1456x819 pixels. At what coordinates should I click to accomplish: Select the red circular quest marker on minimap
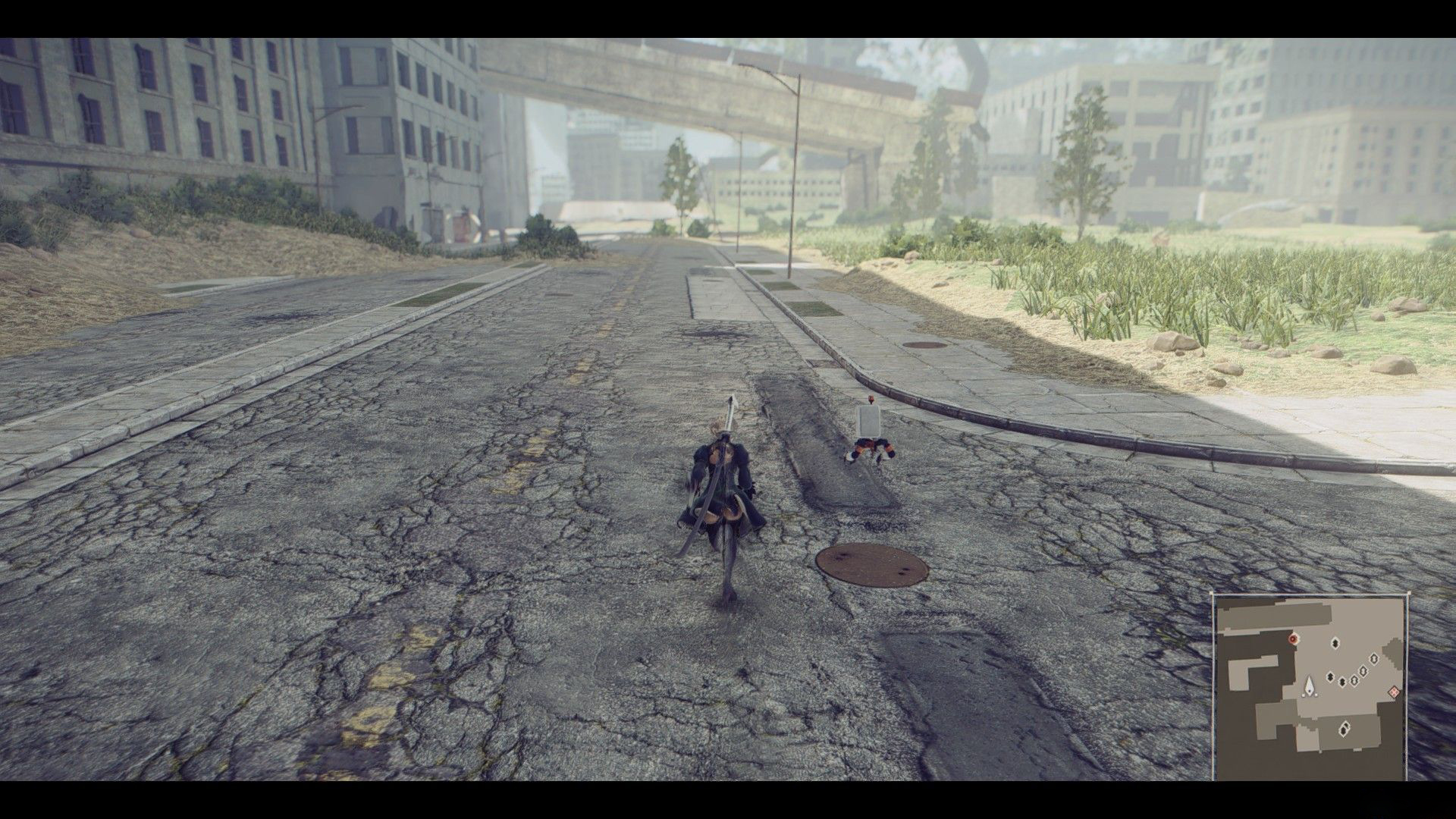[x=1293, y=639]
